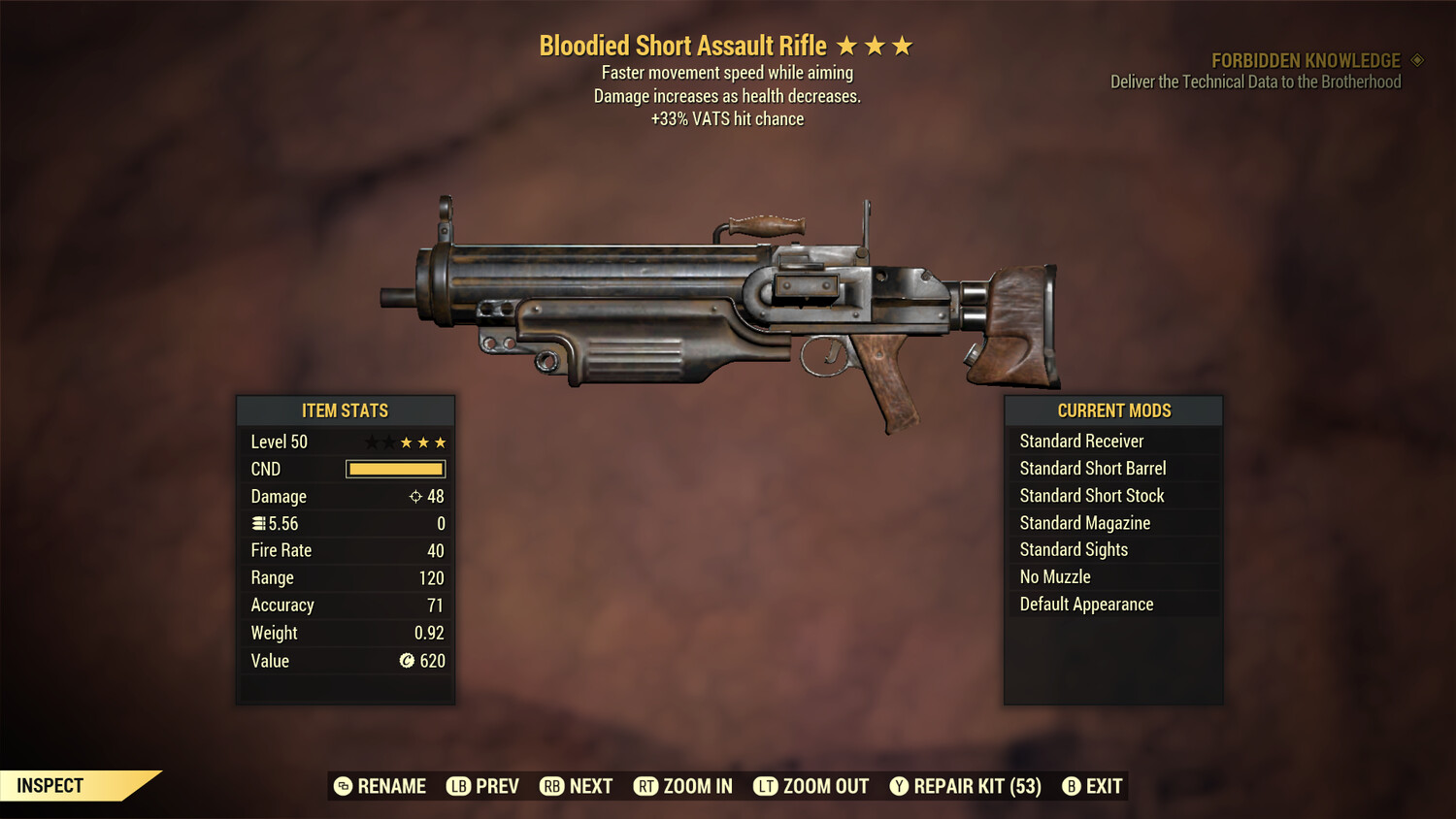Screen dimensions: 1456x819
Task: Click the ammo icon beside the 5.56 stat
Action: tap(258, 523)
